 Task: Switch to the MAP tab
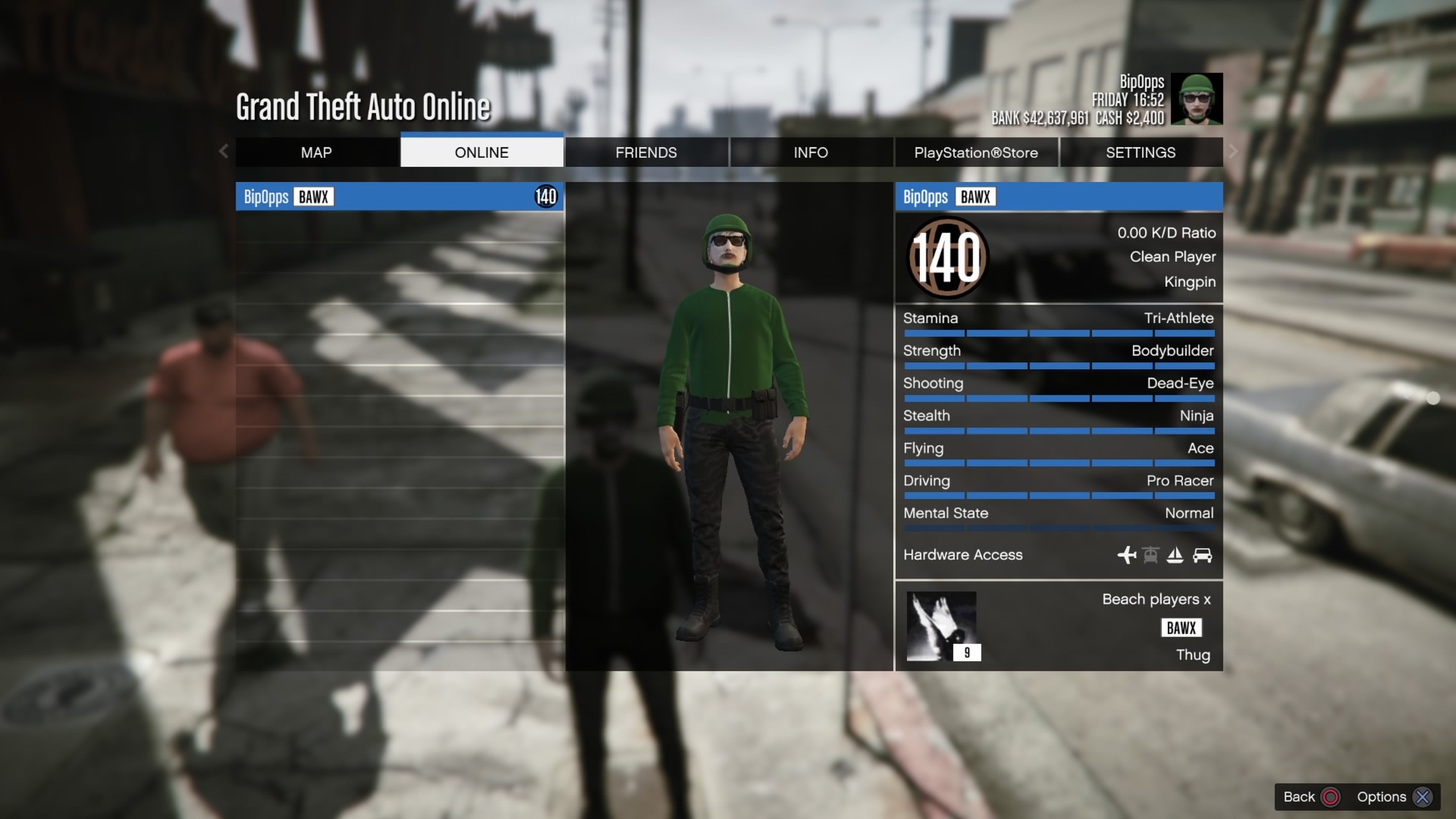pos(316,152)
